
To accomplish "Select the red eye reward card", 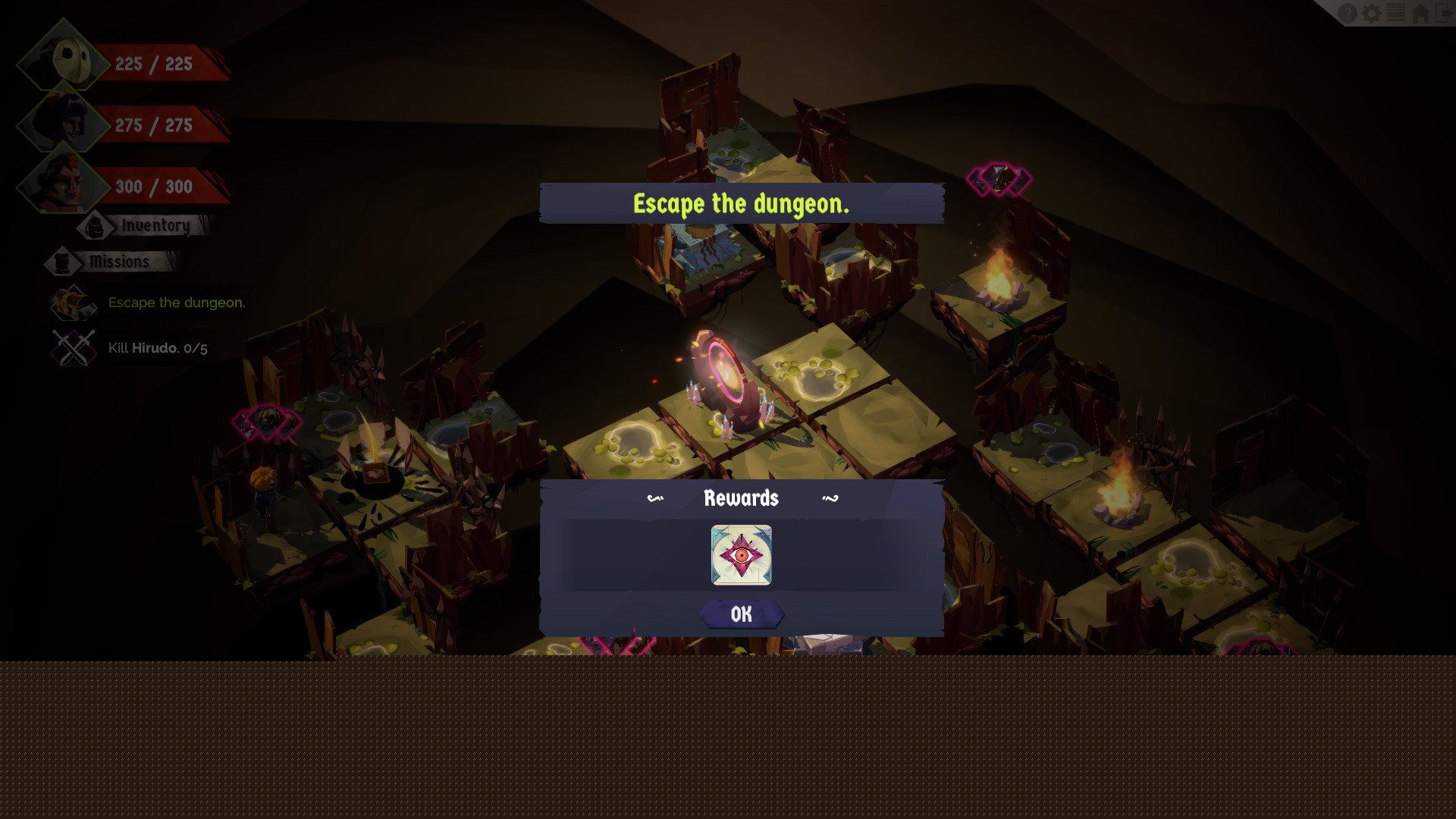I will click(741, 555).
